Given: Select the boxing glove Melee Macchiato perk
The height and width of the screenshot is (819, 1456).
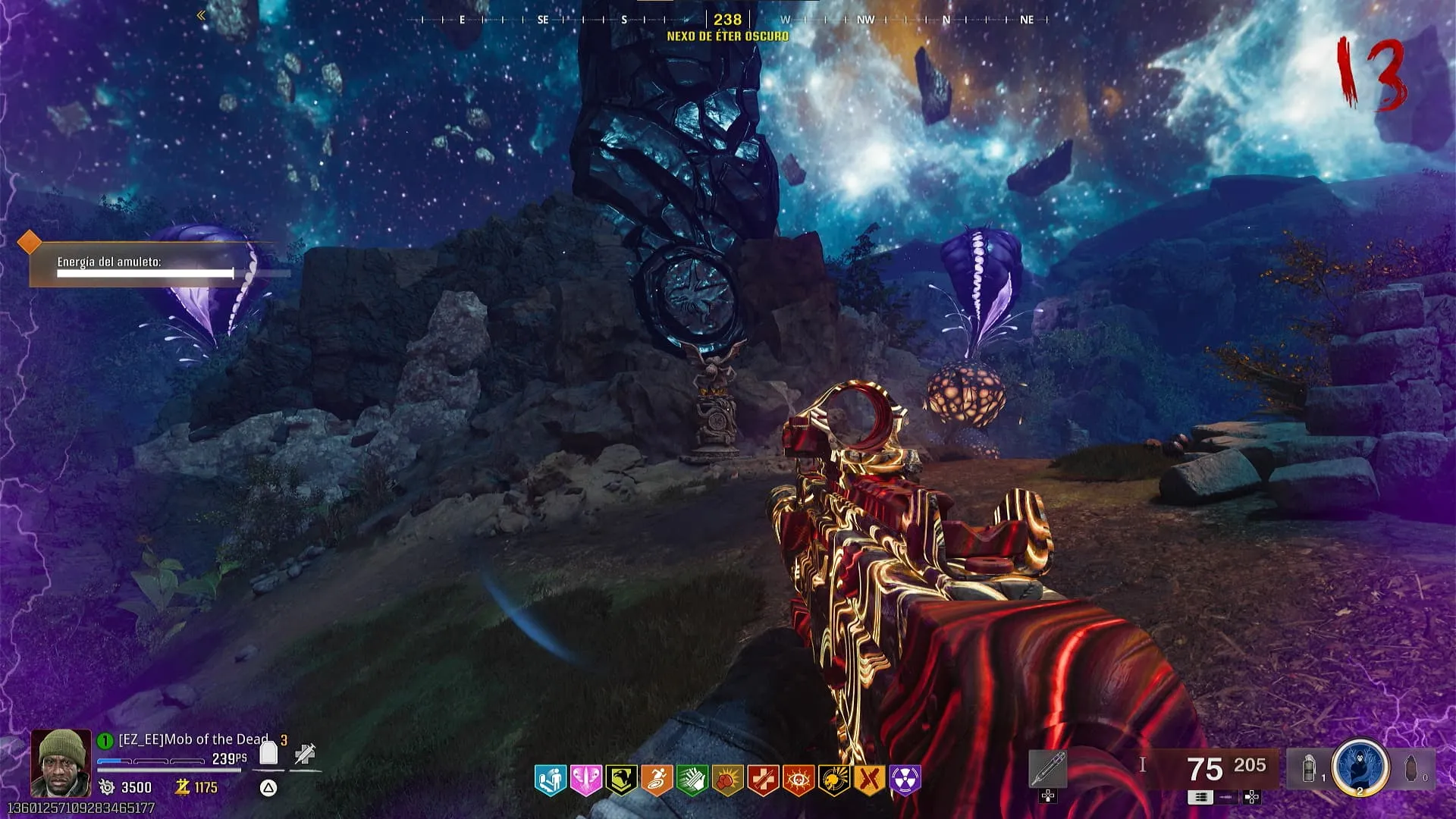Looking at the screenshot, I should (x=727, y=780).
